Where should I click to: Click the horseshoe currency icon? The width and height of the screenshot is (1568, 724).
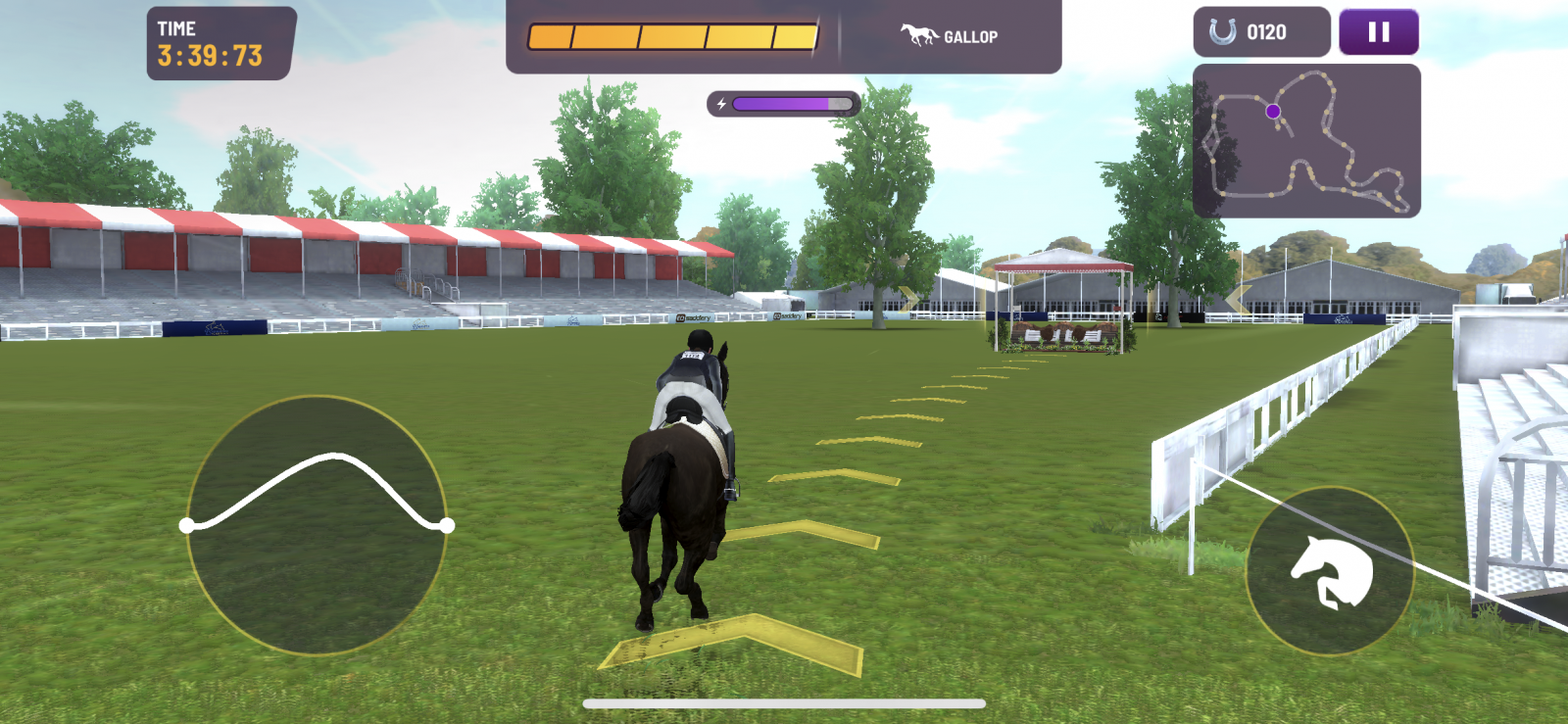tap(1223, 29)
